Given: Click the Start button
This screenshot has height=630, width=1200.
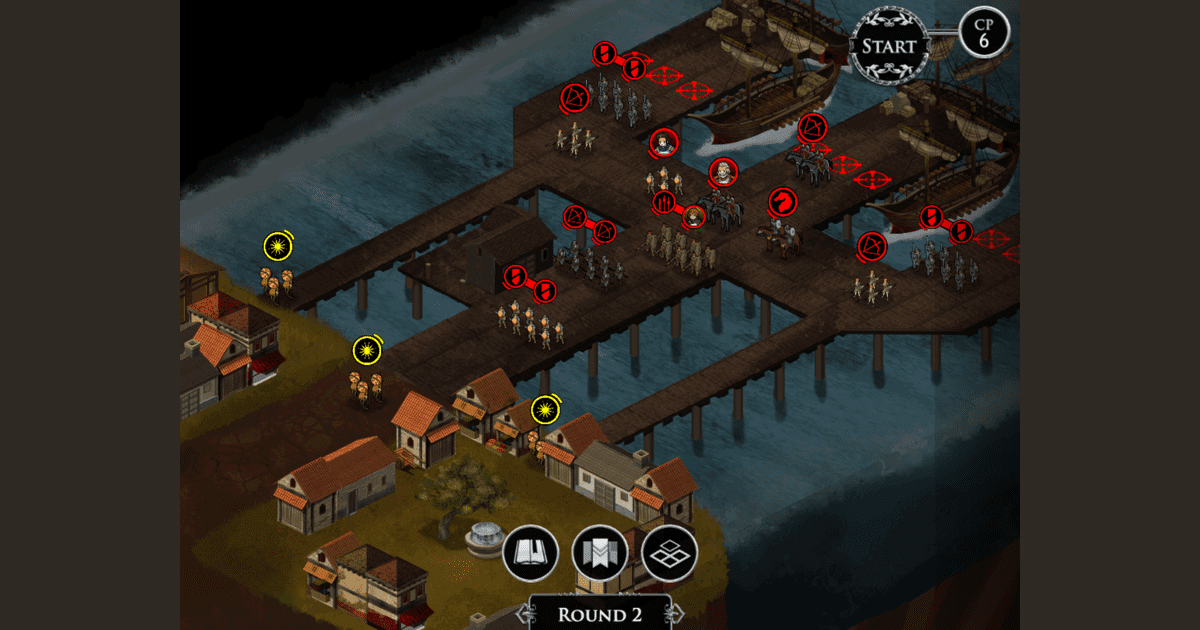Looking at the screenshot, I should [x=889, y=46].
